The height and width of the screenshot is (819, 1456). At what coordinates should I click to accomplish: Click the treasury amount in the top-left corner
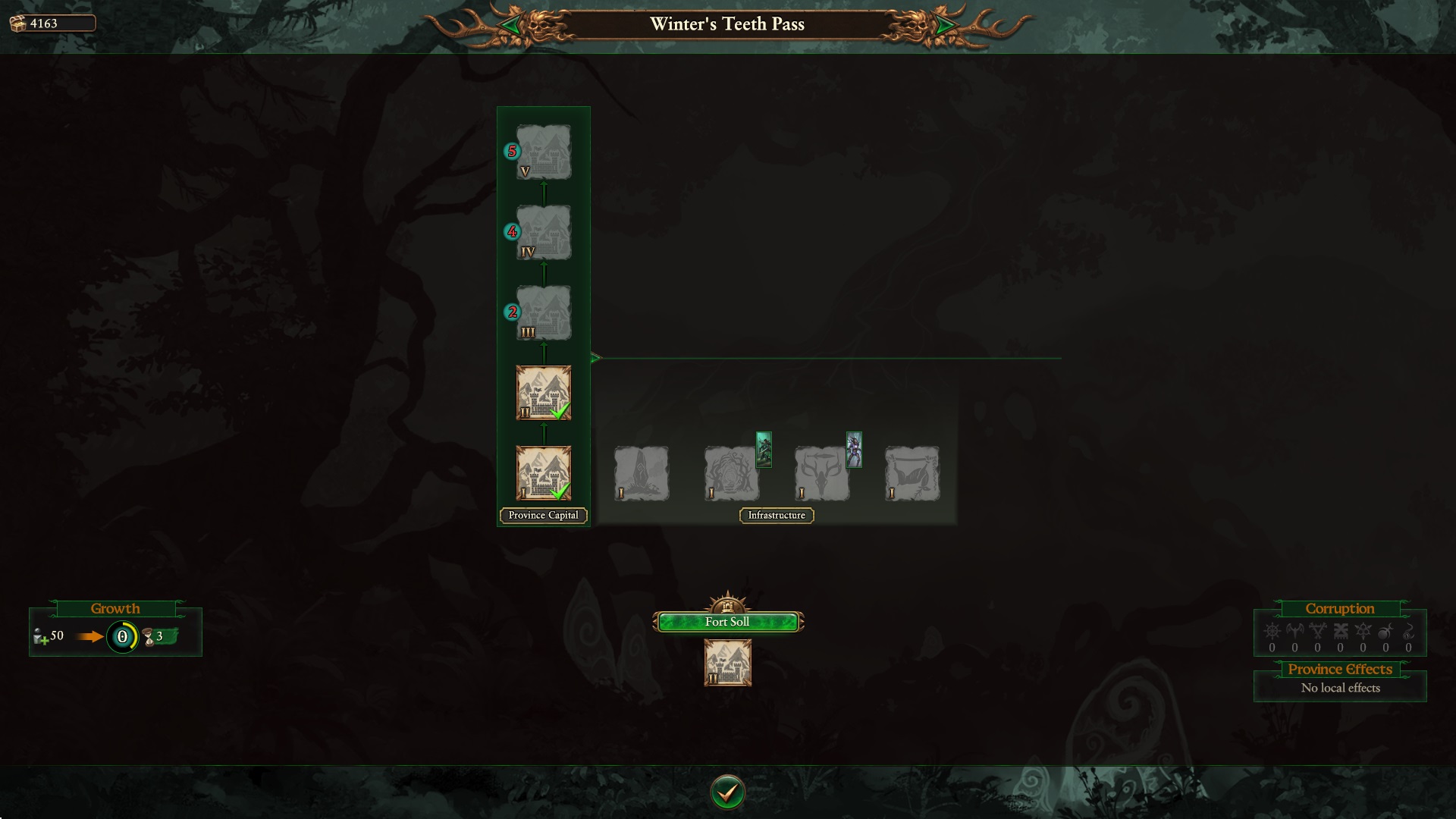click(x=43, y=23)
